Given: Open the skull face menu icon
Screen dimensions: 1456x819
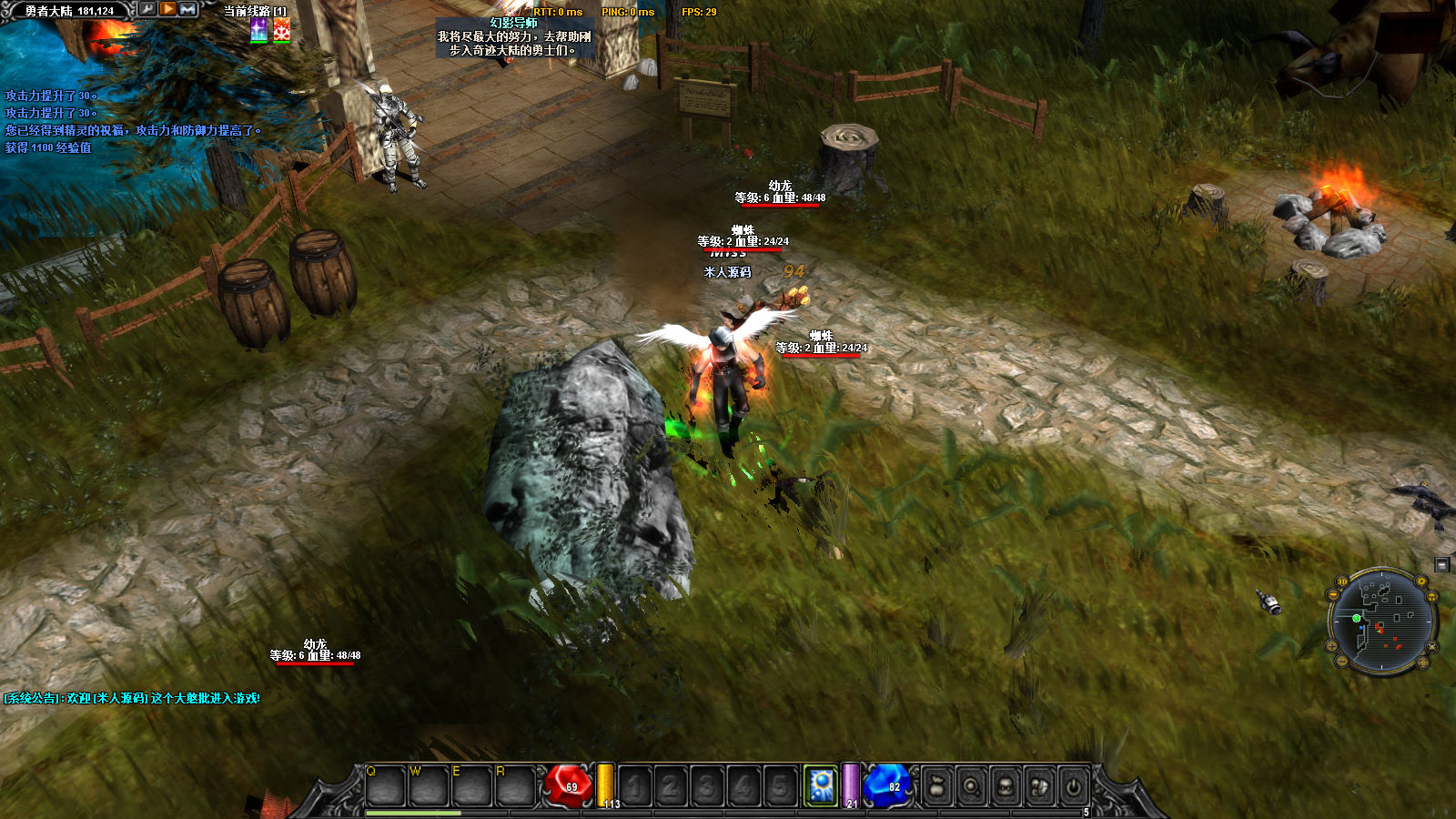Looking at the screenshot, I should point(1006,786).
